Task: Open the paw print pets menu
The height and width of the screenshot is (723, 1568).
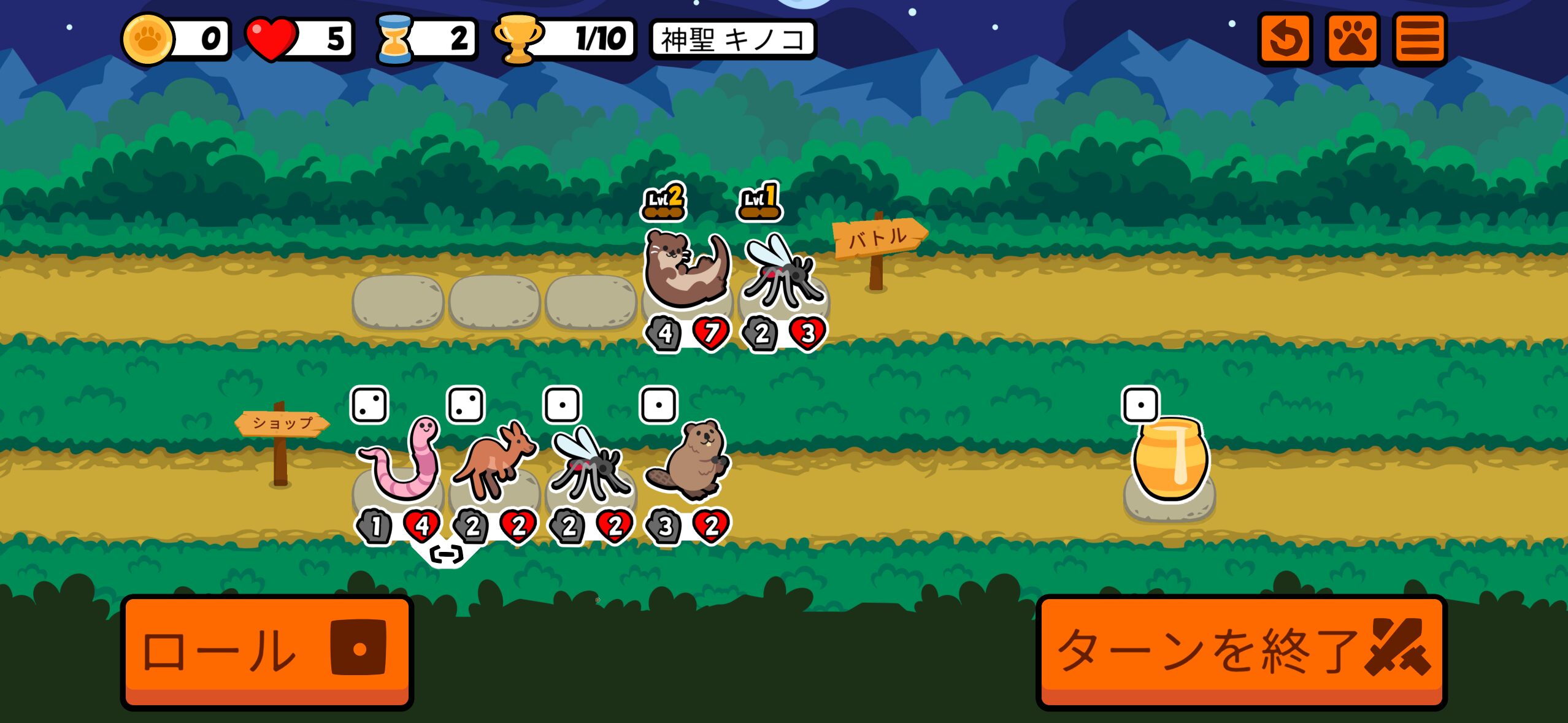Action: (1352, 39)
